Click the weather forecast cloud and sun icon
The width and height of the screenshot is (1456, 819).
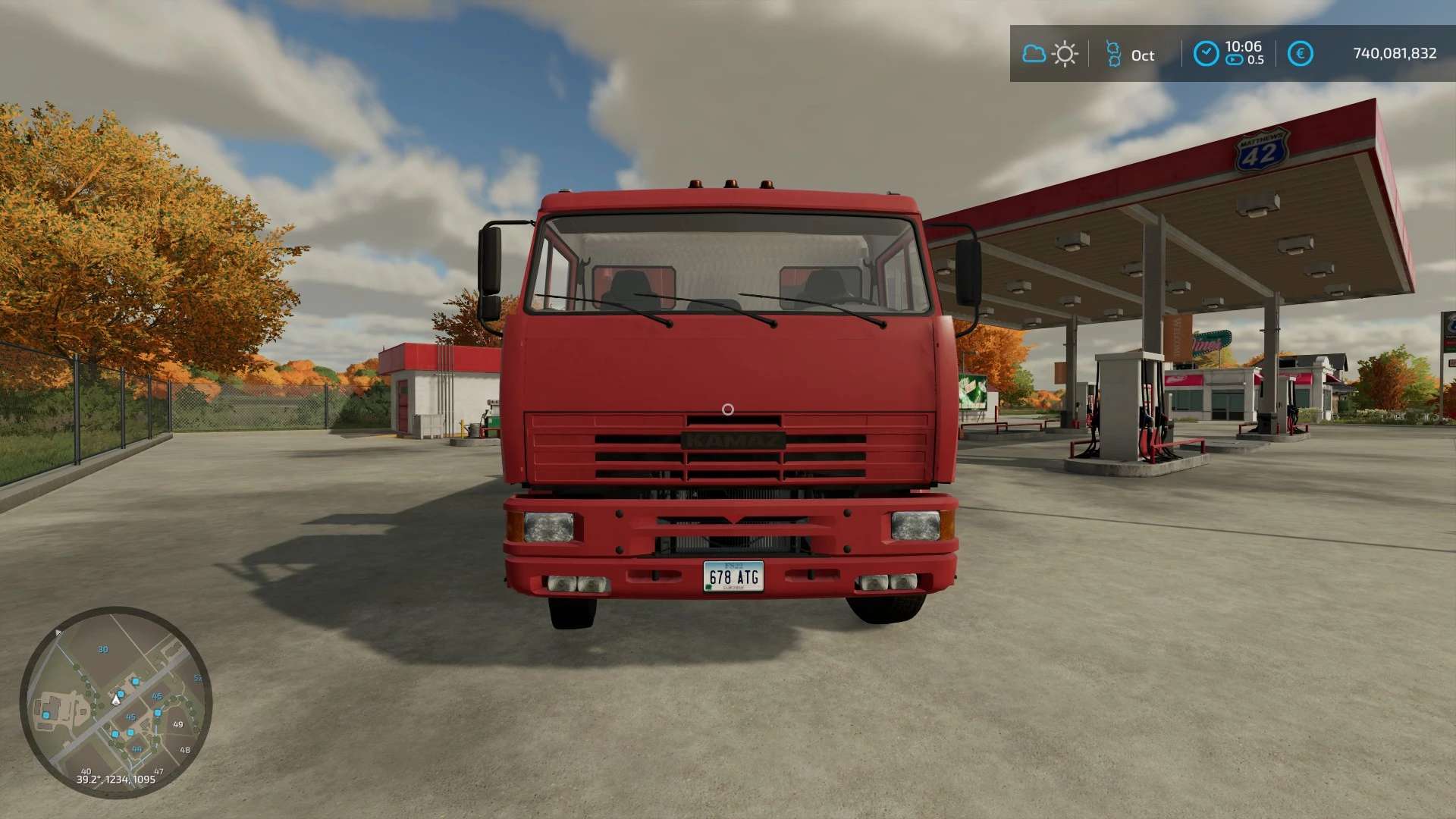pos(1050,54)
